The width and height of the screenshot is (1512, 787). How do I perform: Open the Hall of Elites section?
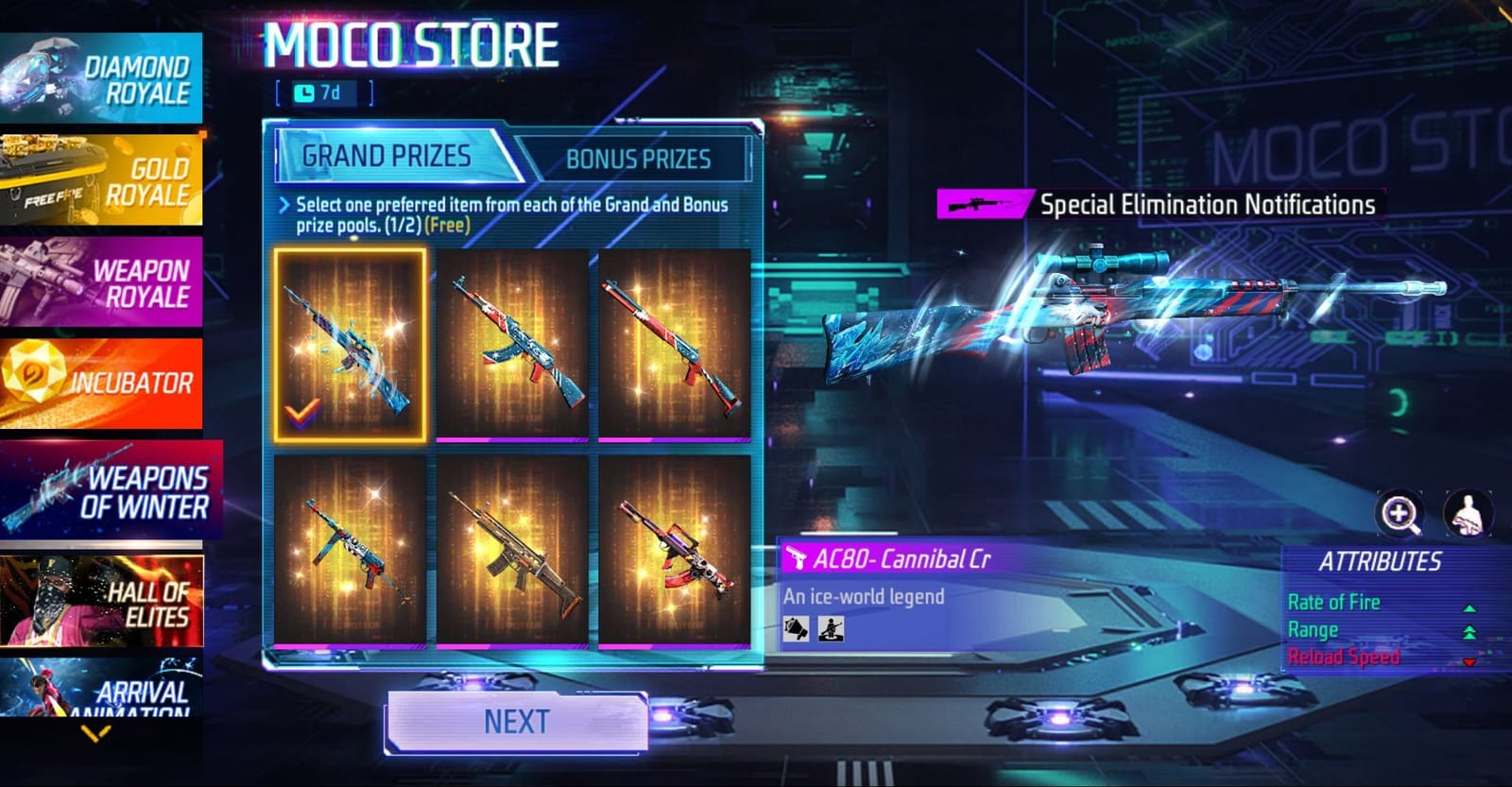[x=104, y=595]
